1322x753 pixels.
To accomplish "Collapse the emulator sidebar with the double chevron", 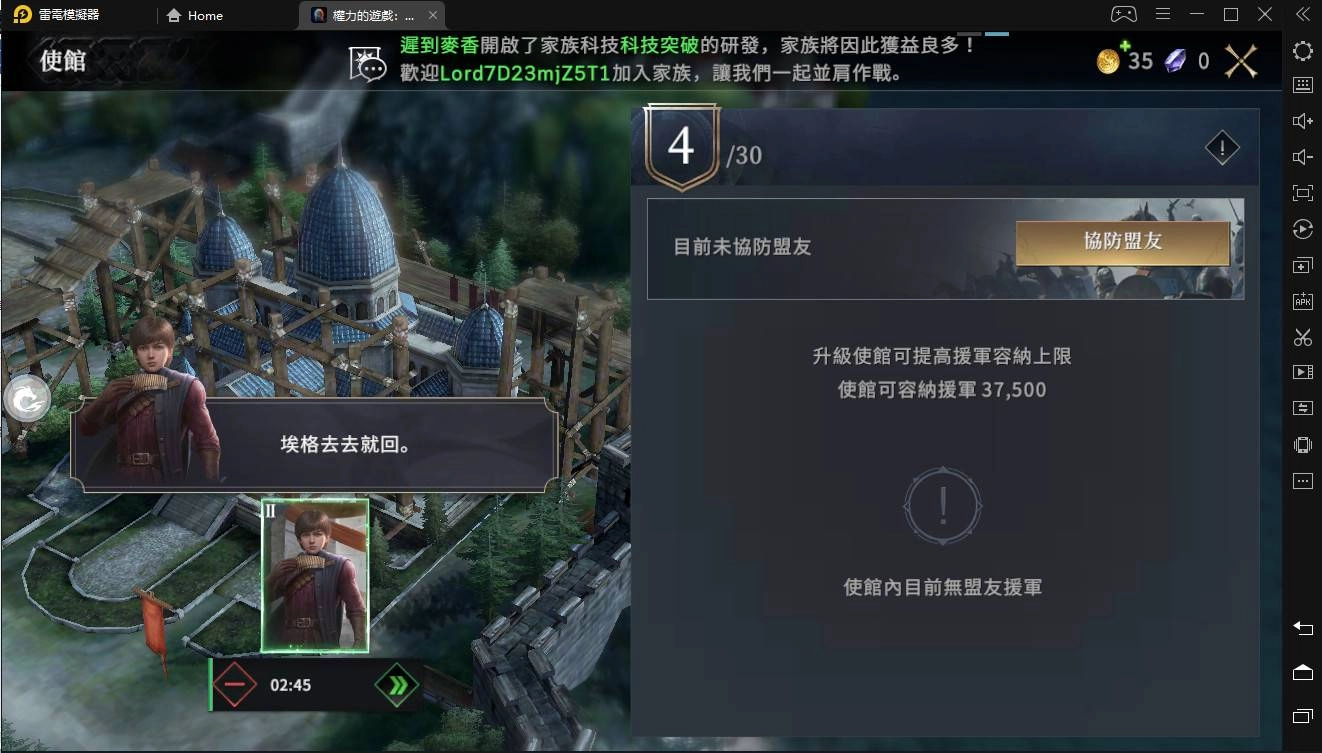I will [1301, 14].
